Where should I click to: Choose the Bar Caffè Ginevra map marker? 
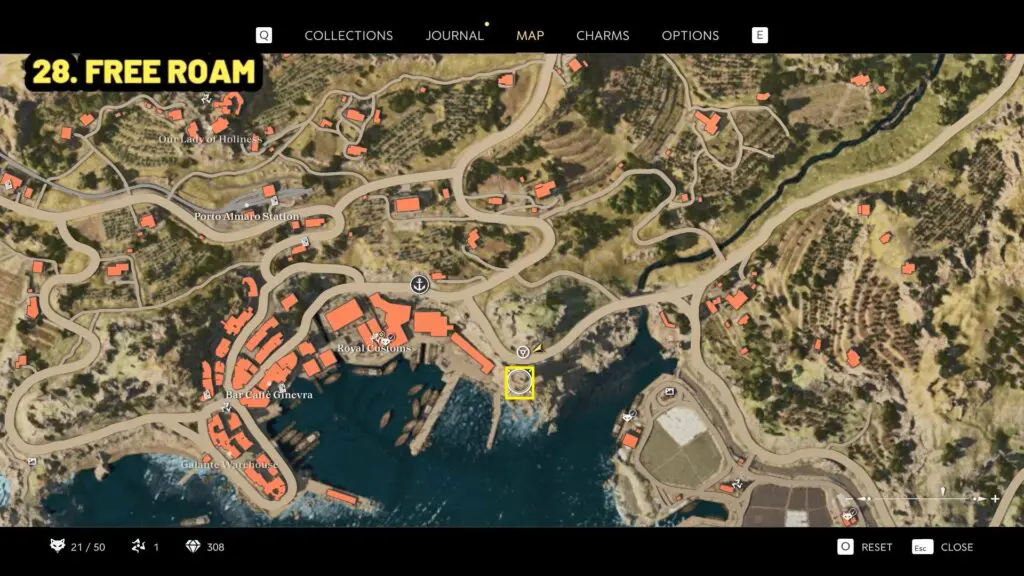[x=284, y=387]
